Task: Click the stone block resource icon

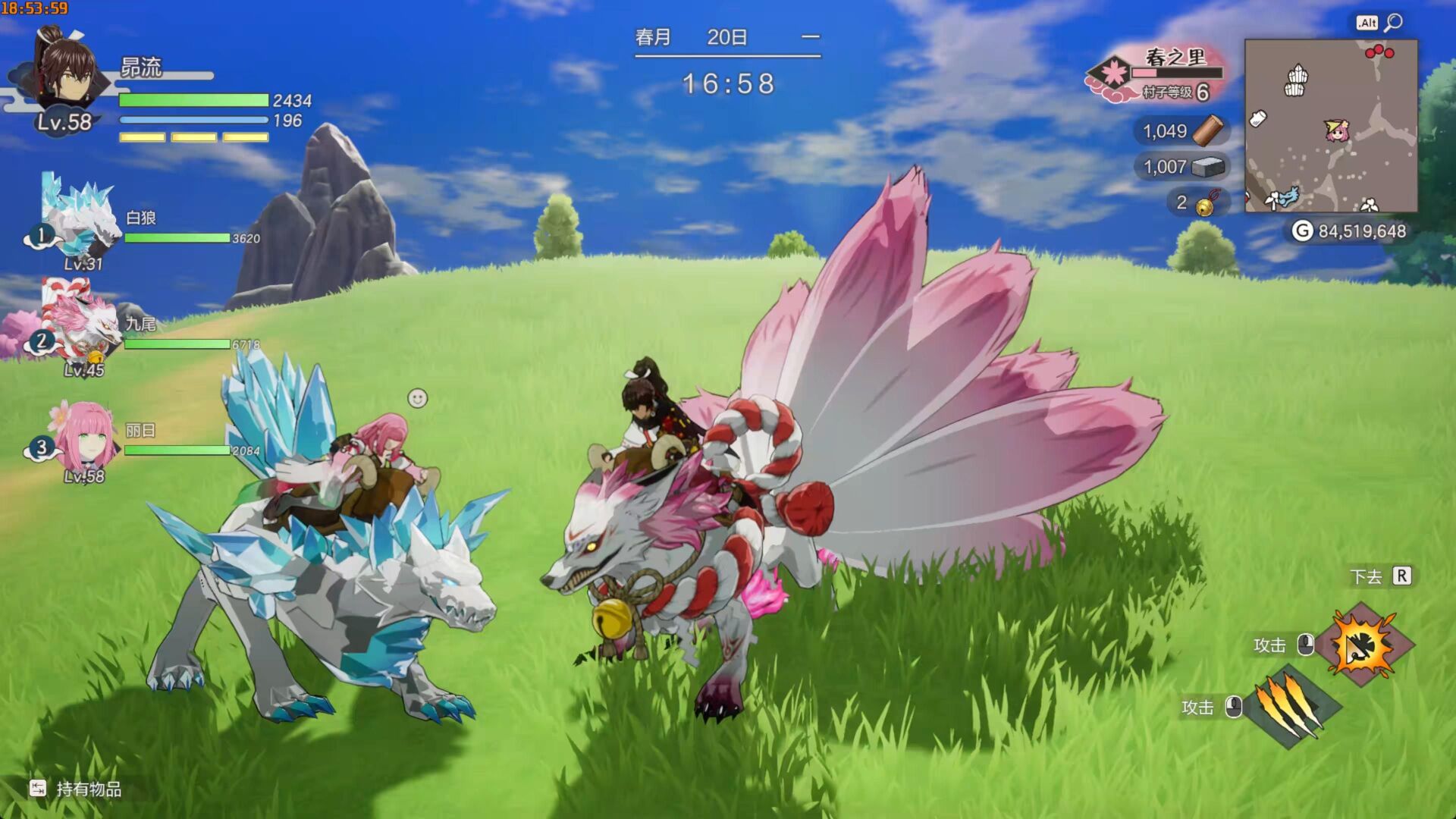Action: 1208,167
